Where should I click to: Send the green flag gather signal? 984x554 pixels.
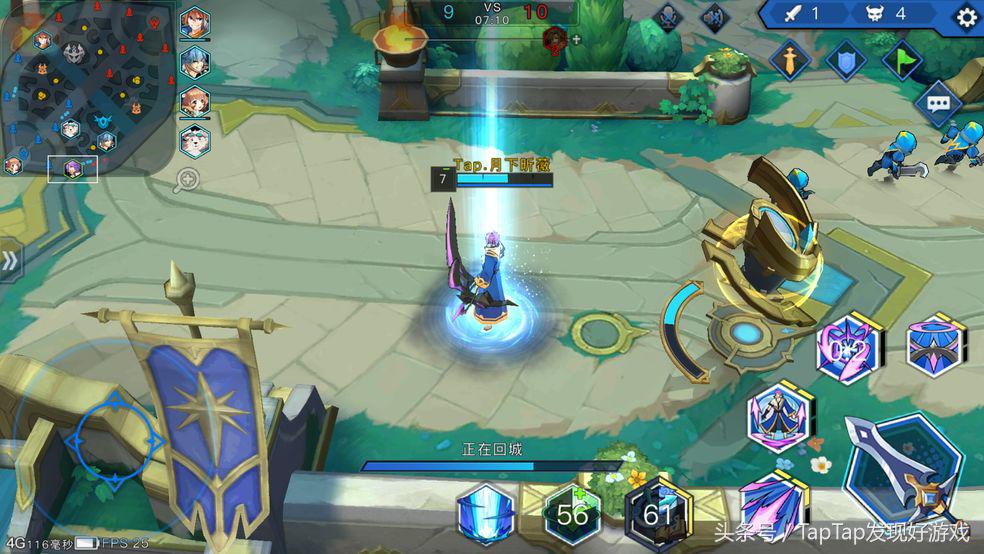[x=902, y=60]
